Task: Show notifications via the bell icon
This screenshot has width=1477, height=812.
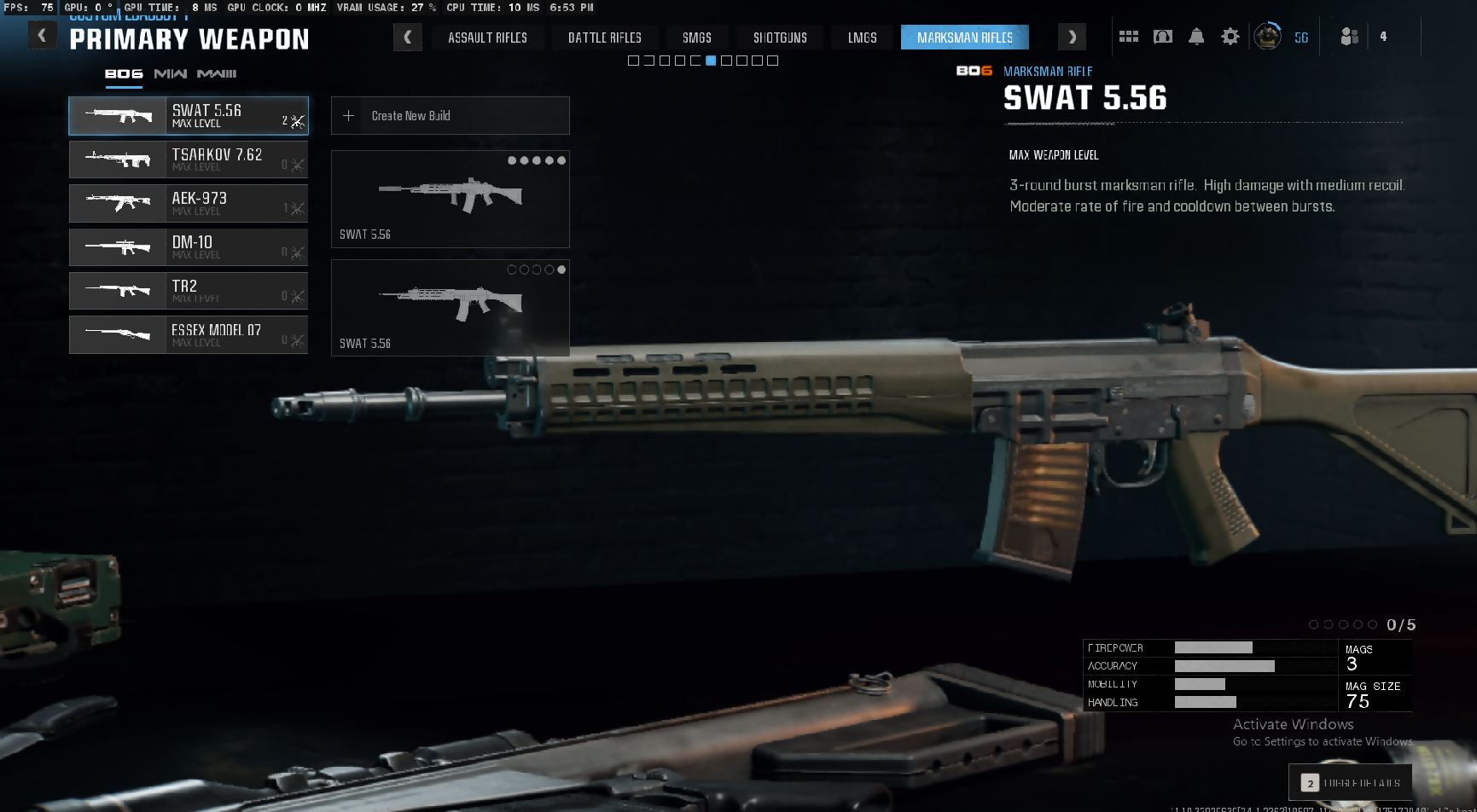Action: point(1196,37)
